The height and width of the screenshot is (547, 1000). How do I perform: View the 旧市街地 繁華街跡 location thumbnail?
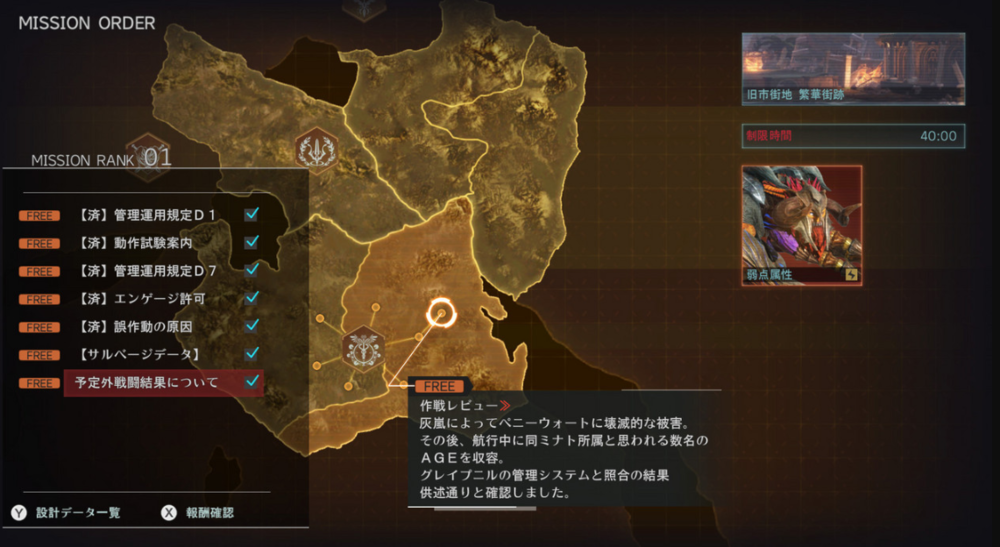[853, 69]
